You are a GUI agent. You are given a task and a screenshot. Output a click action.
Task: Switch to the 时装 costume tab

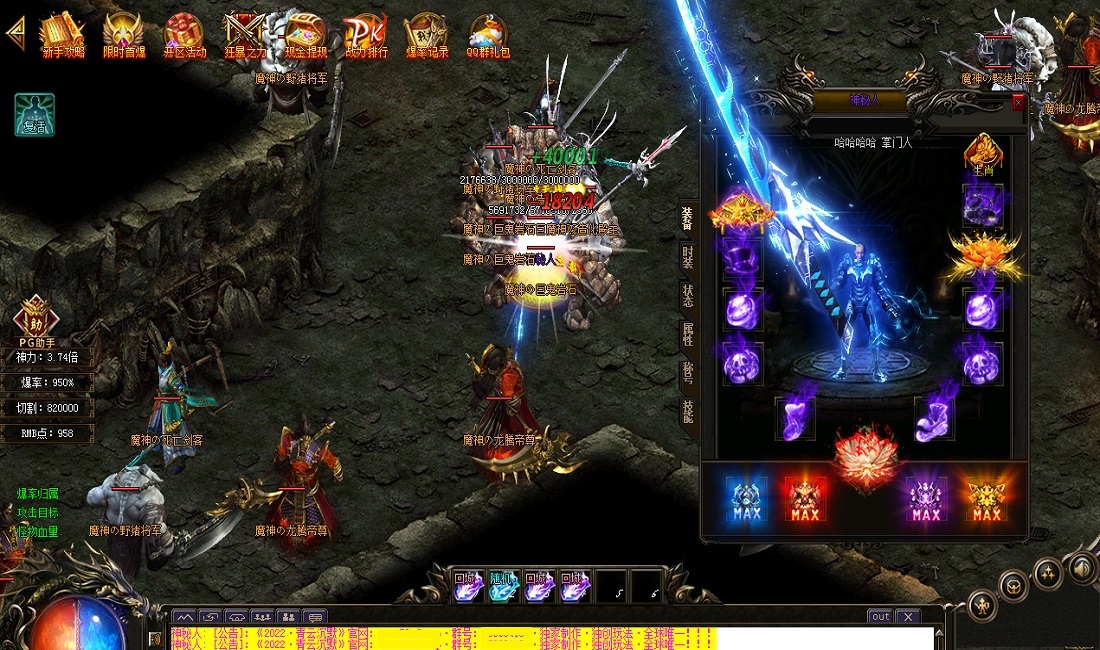click(688, 258)
